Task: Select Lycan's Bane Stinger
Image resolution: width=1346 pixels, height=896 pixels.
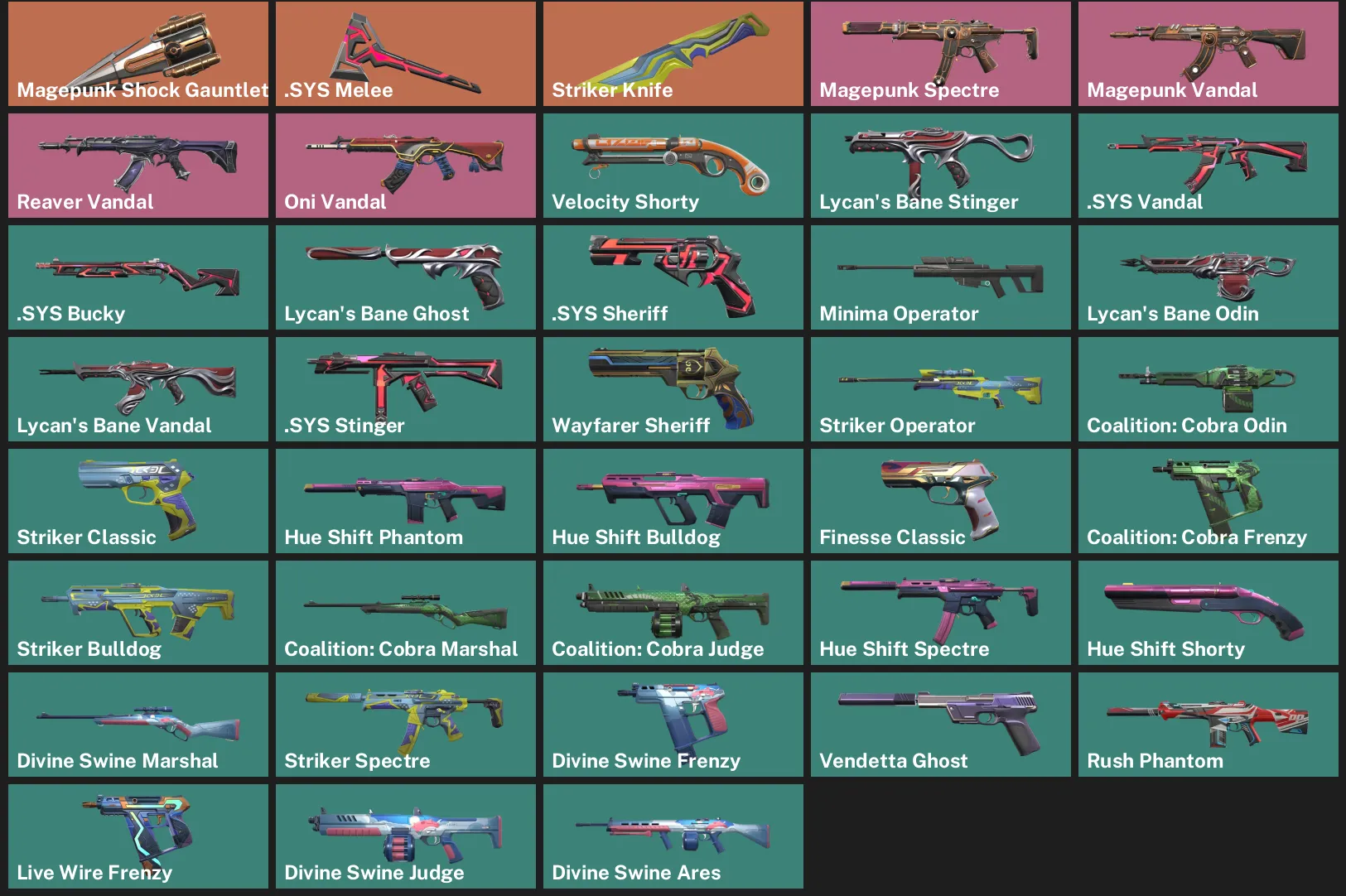Action: coord(940,165)
